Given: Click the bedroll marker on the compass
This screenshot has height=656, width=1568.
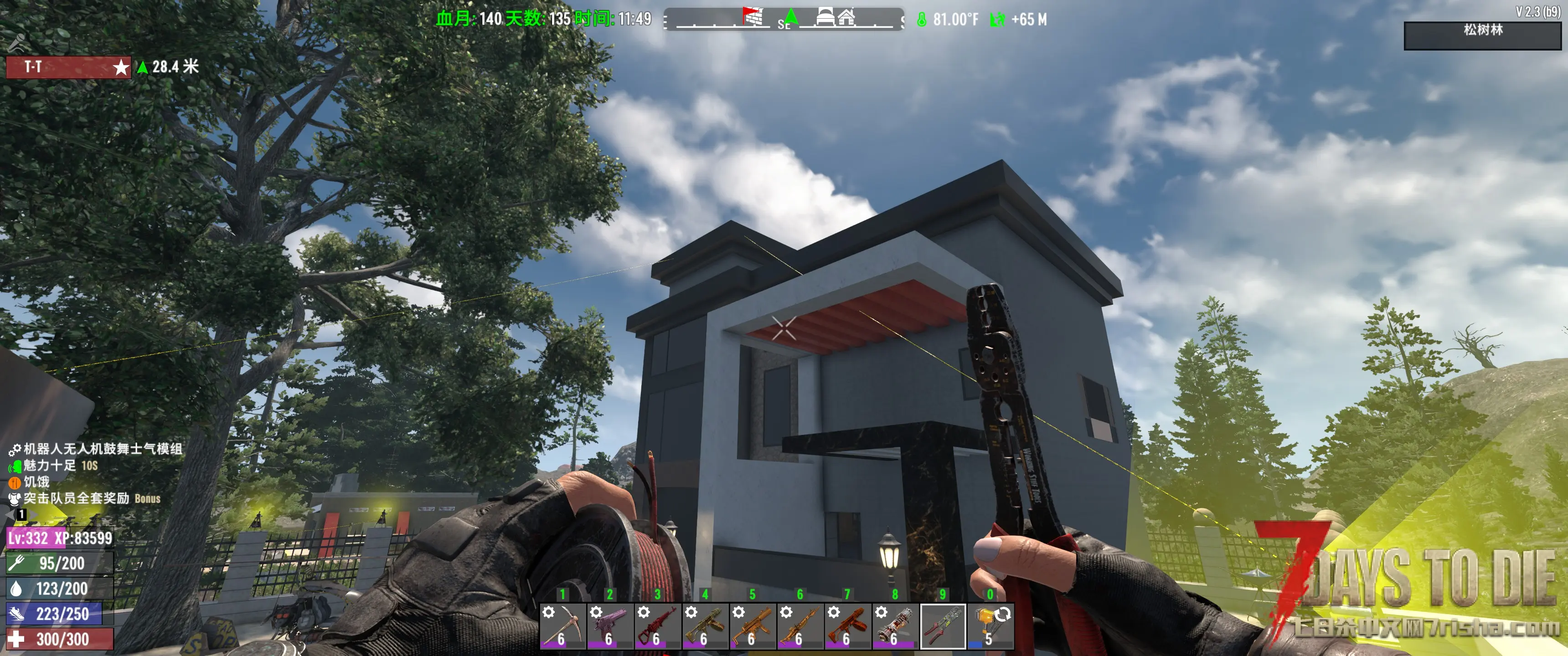Looking at the screenshot, I should click(825, 16).
